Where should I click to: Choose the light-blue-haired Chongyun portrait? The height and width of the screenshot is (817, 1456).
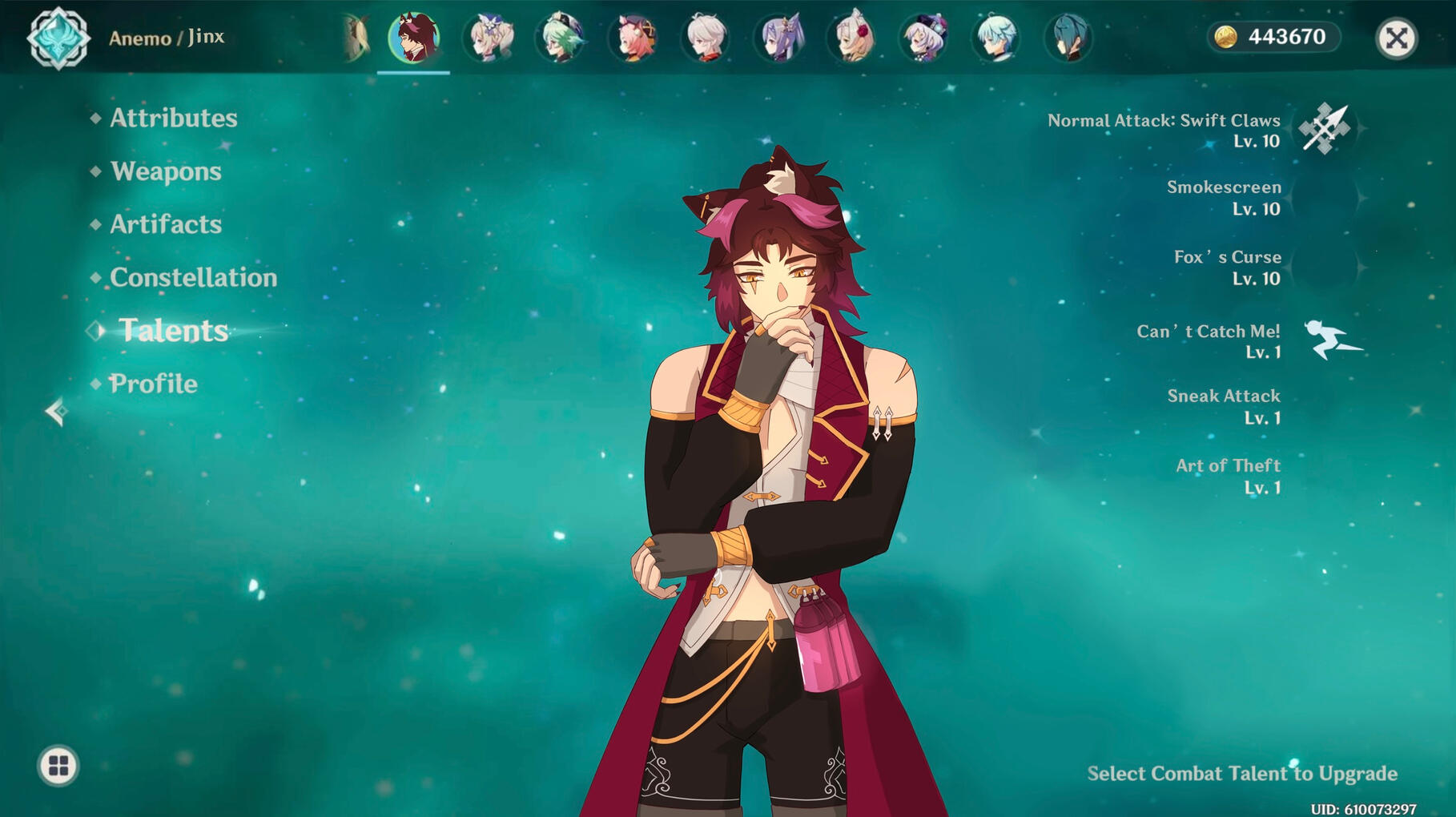point(996,38)
